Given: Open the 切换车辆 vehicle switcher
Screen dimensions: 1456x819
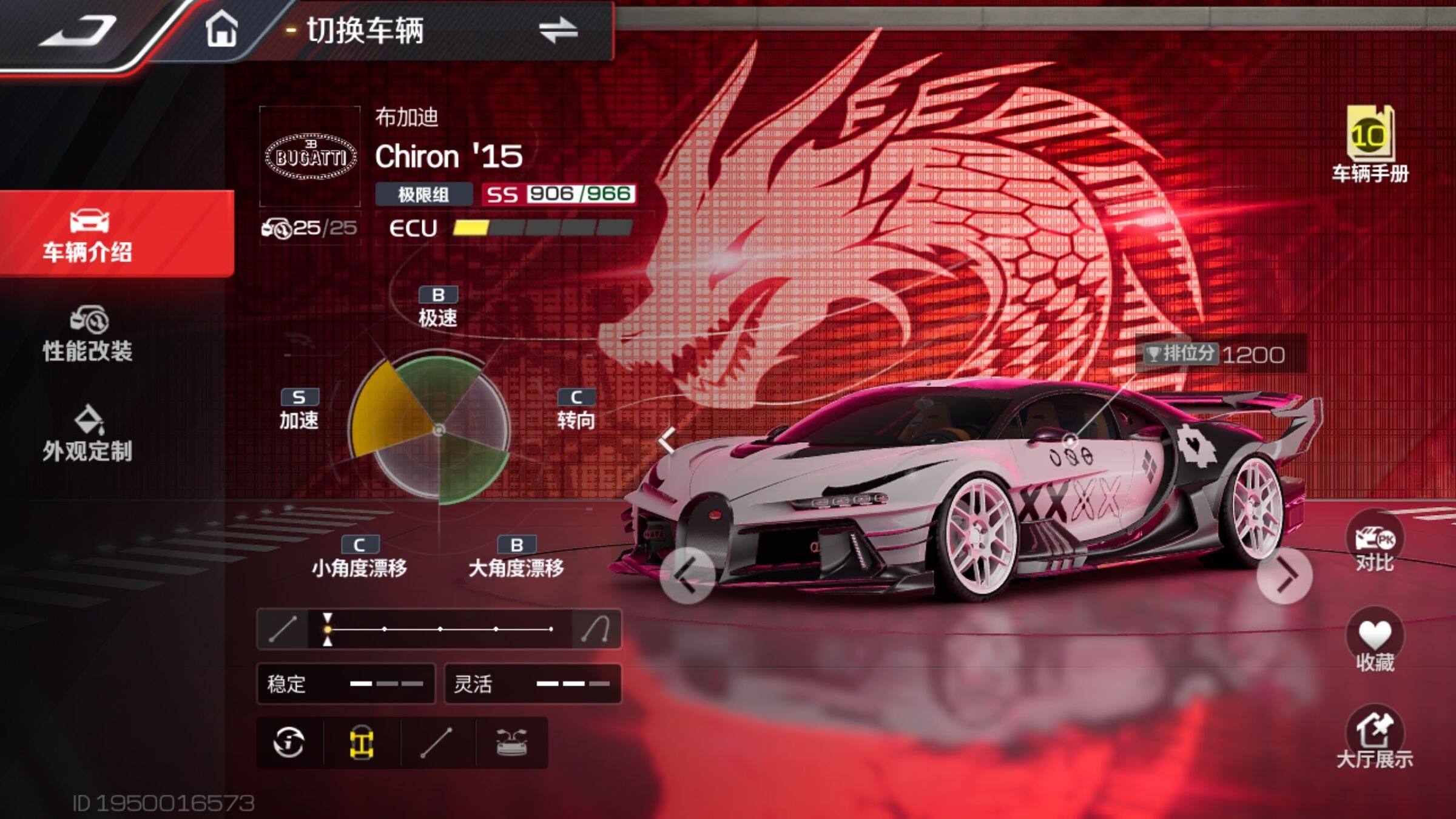Looking at the screenshot, I should [443, 30].
